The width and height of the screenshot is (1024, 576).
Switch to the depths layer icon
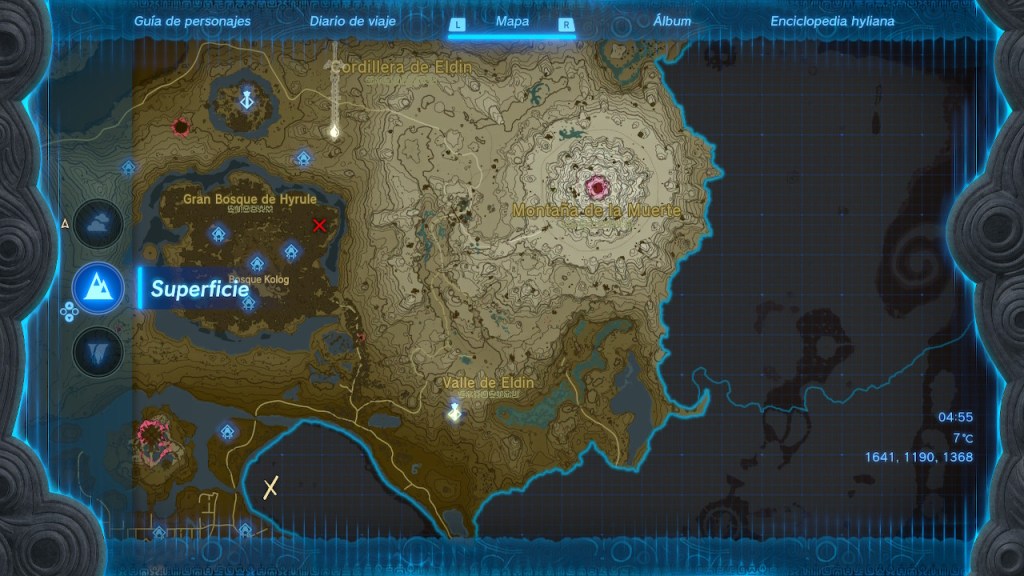(x=98, y=351)
